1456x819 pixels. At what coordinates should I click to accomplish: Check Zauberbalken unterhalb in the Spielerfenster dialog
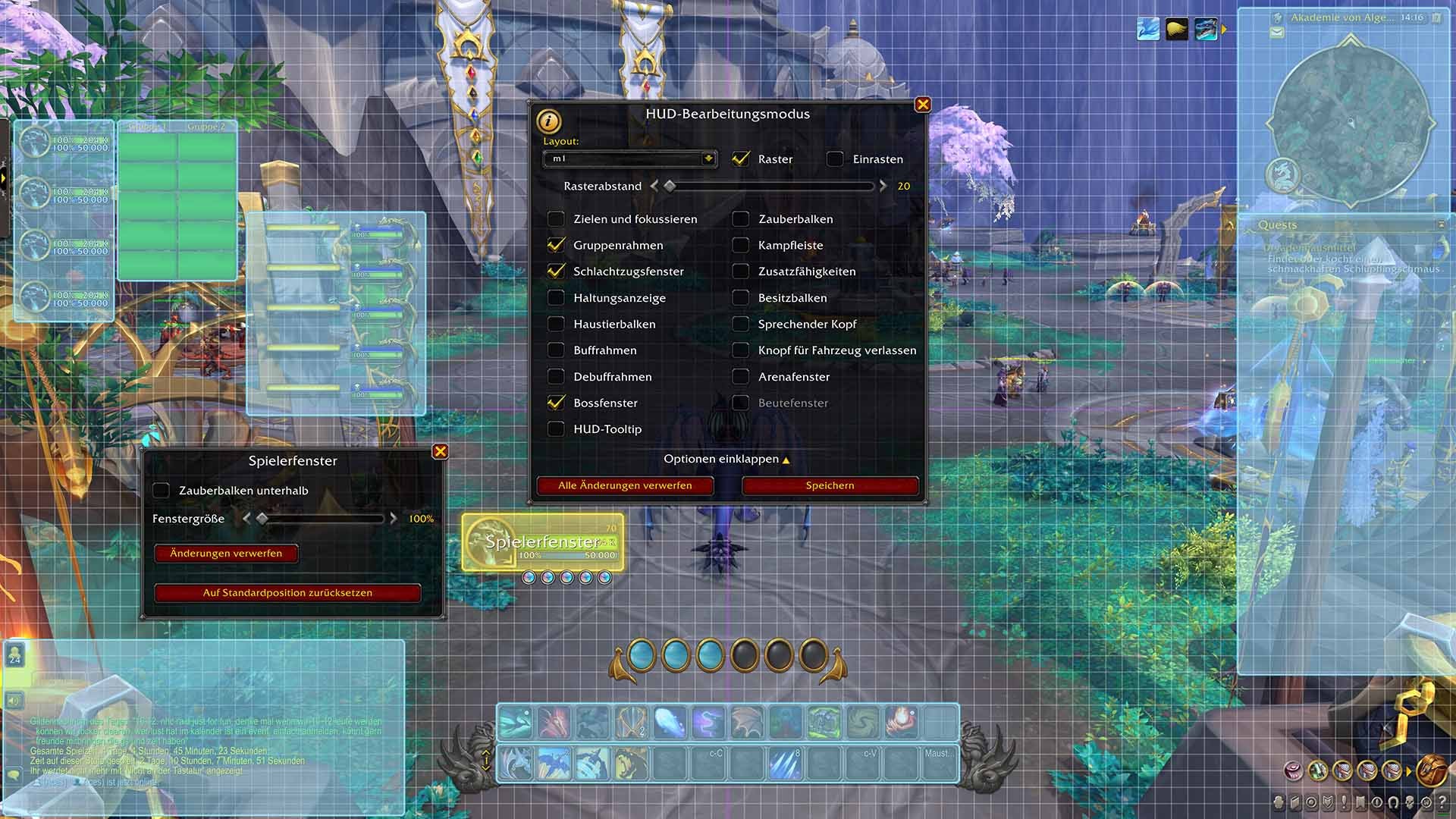(x=162, y=491)
